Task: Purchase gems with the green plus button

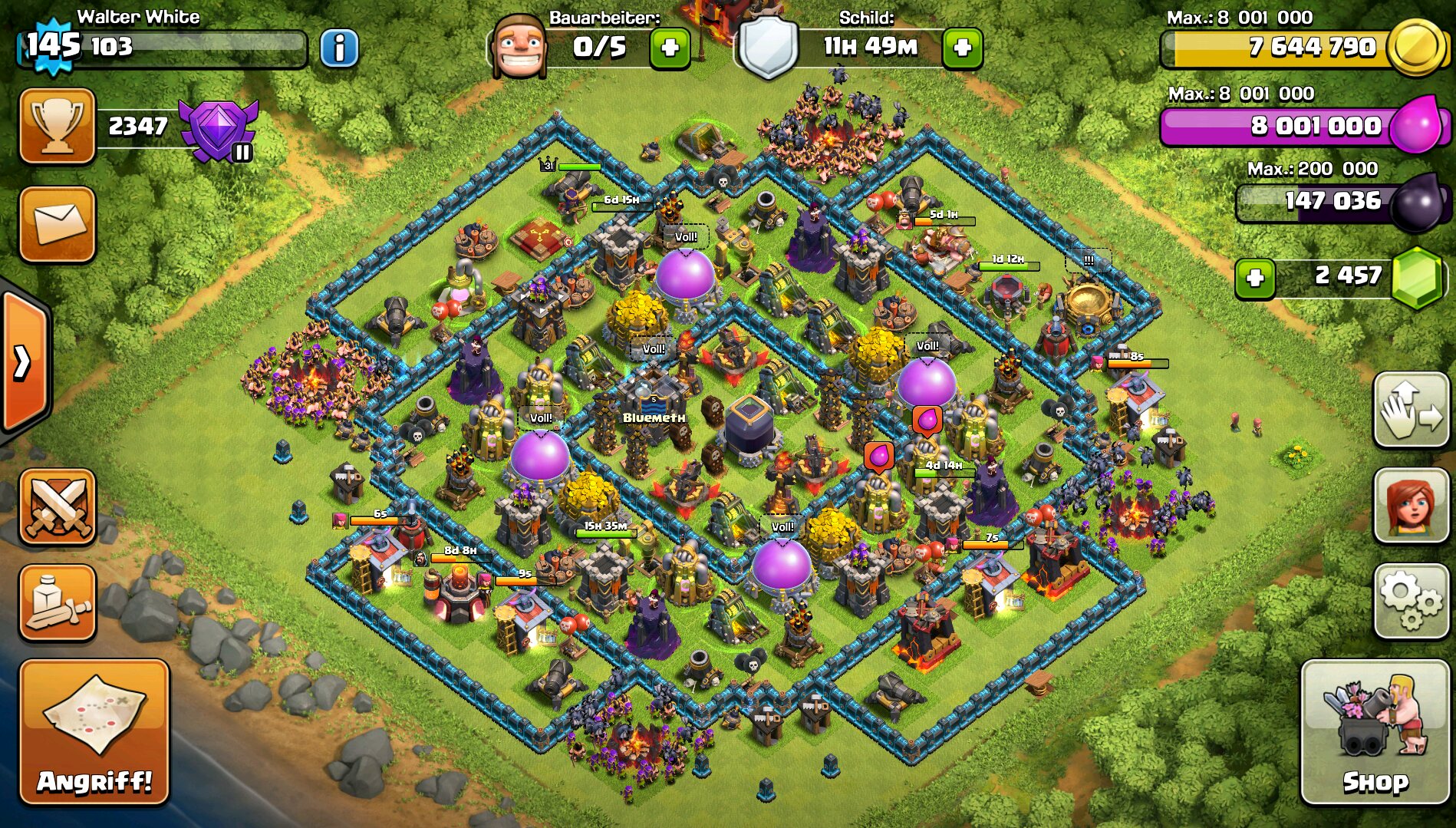Action: (x=1255, y=277)
